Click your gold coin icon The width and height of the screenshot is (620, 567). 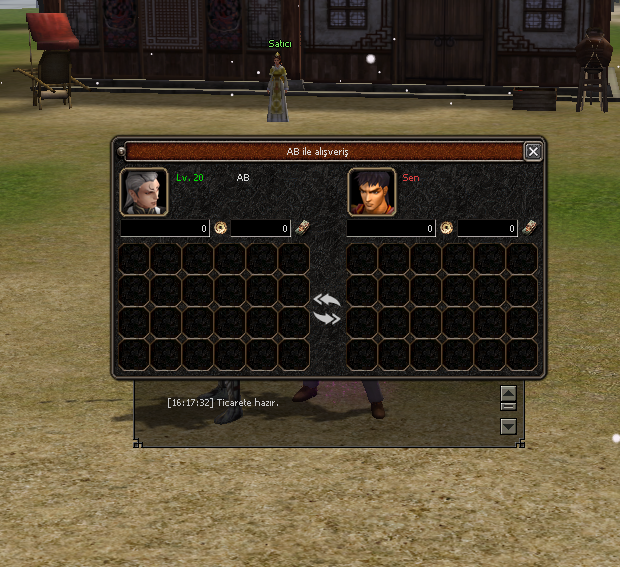click(x=446, y=228)
